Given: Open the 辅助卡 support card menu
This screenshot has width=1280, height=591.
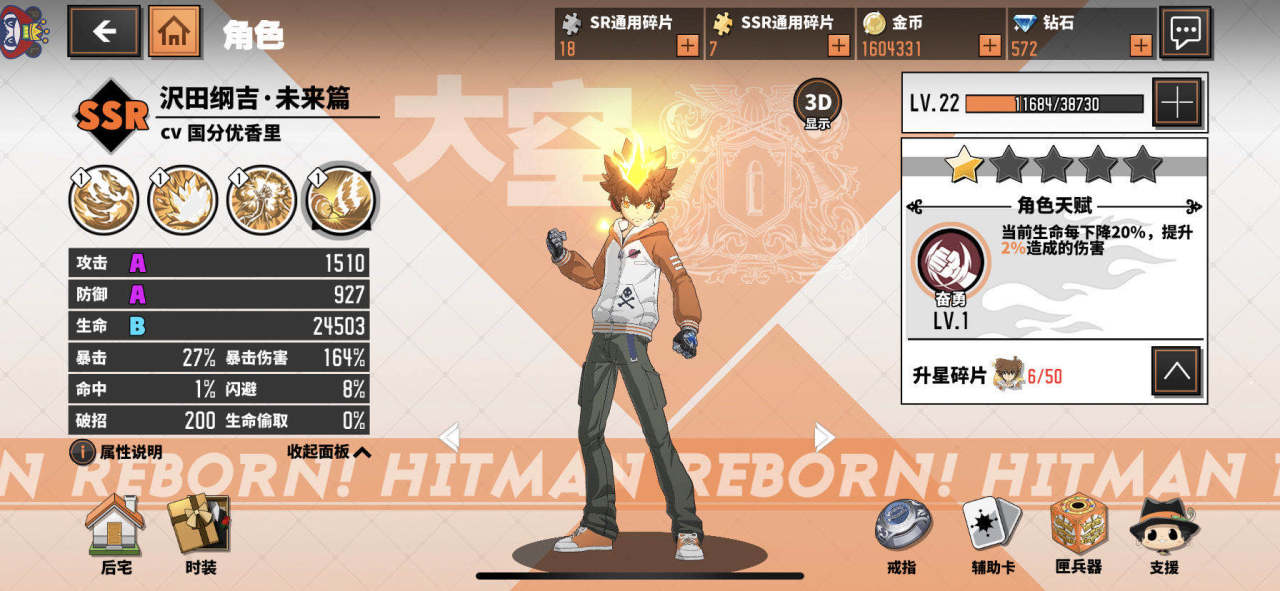Looking at the screenshot, I should pos(992,534).
